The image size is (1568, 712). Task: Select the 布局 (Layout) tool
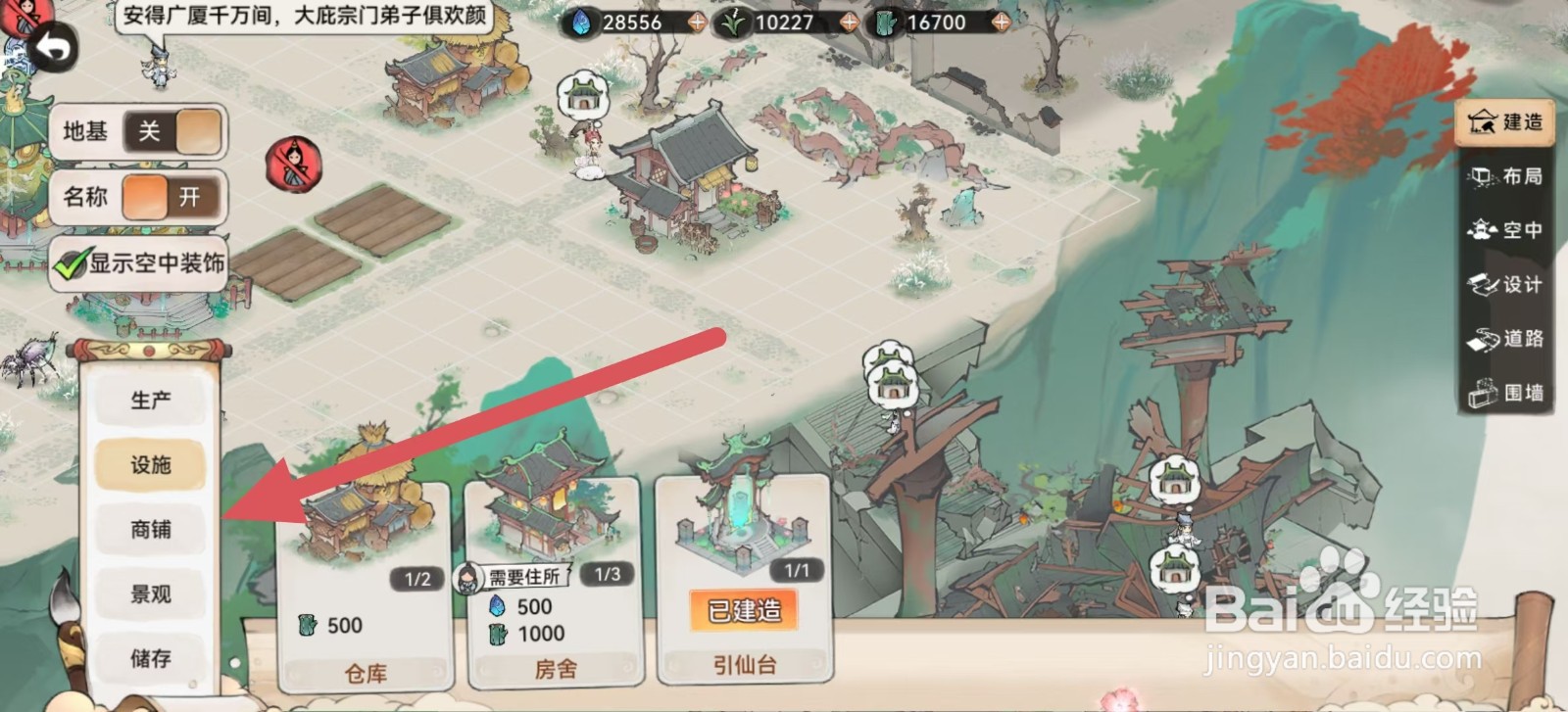click(1504, 177)
